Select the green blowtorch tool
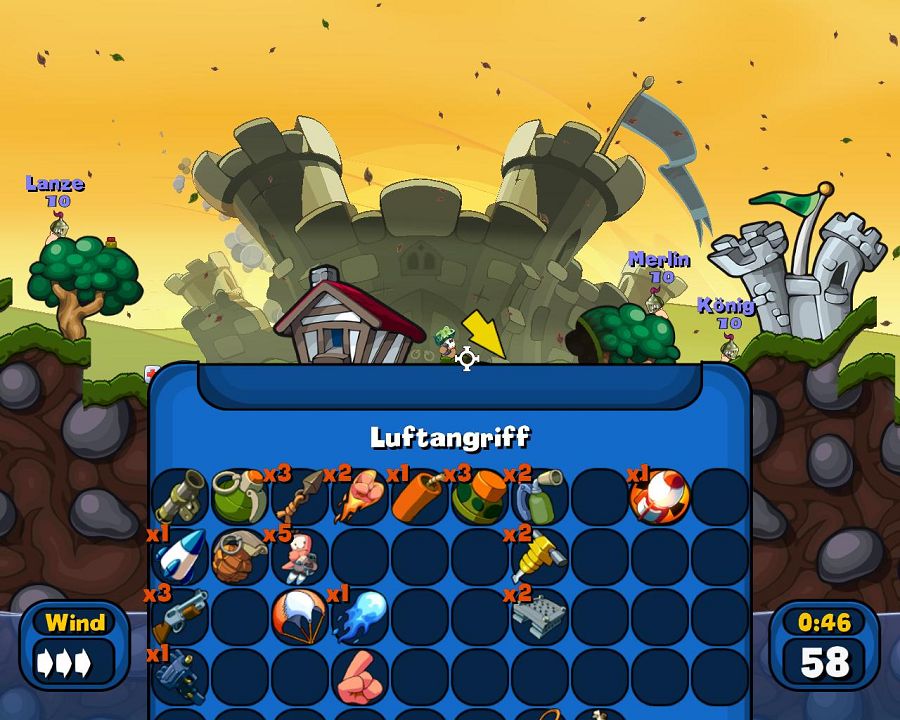The image size is (900, 720). [540, 497]
